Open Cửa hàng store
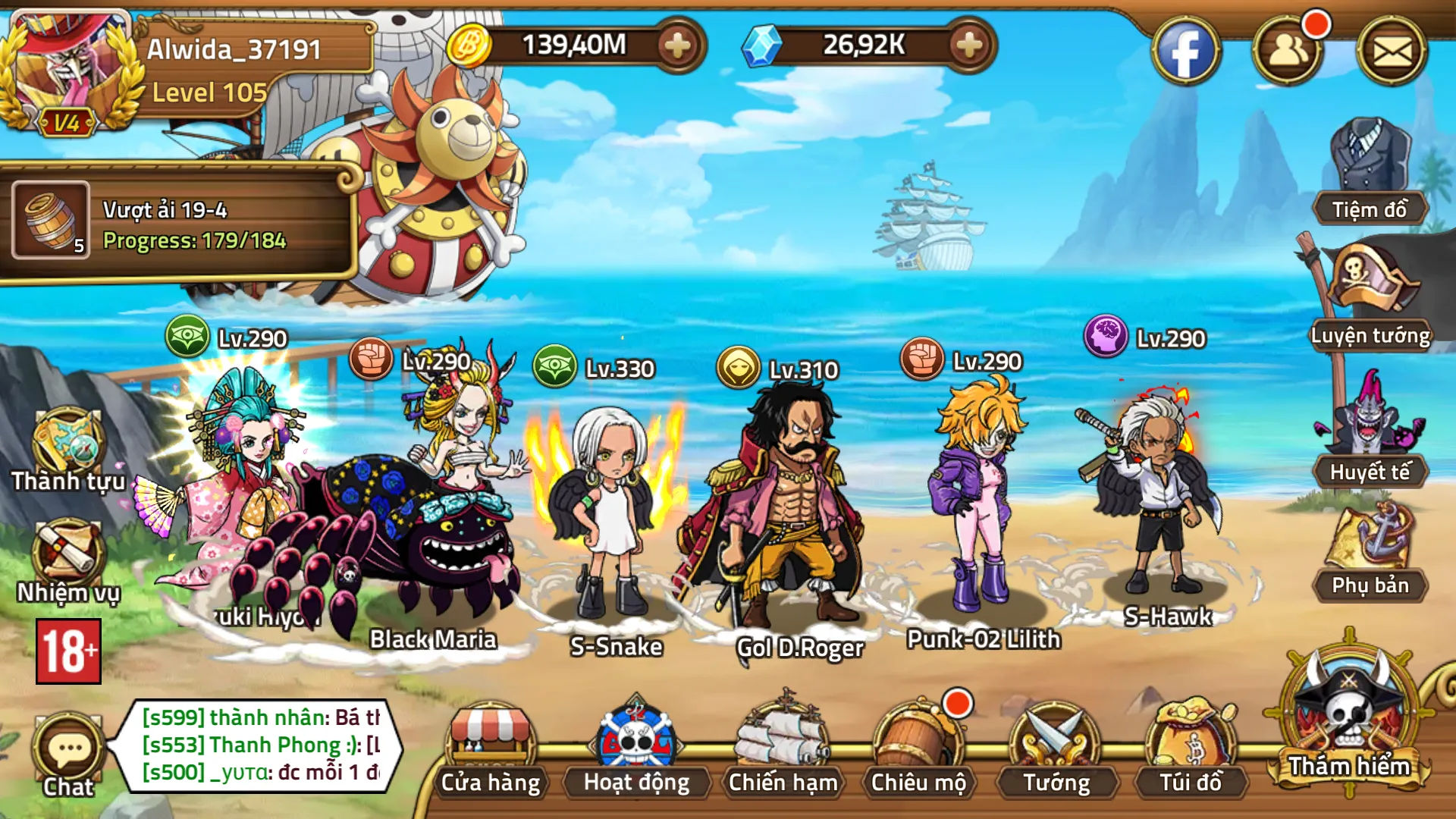 tap(491, 751)
